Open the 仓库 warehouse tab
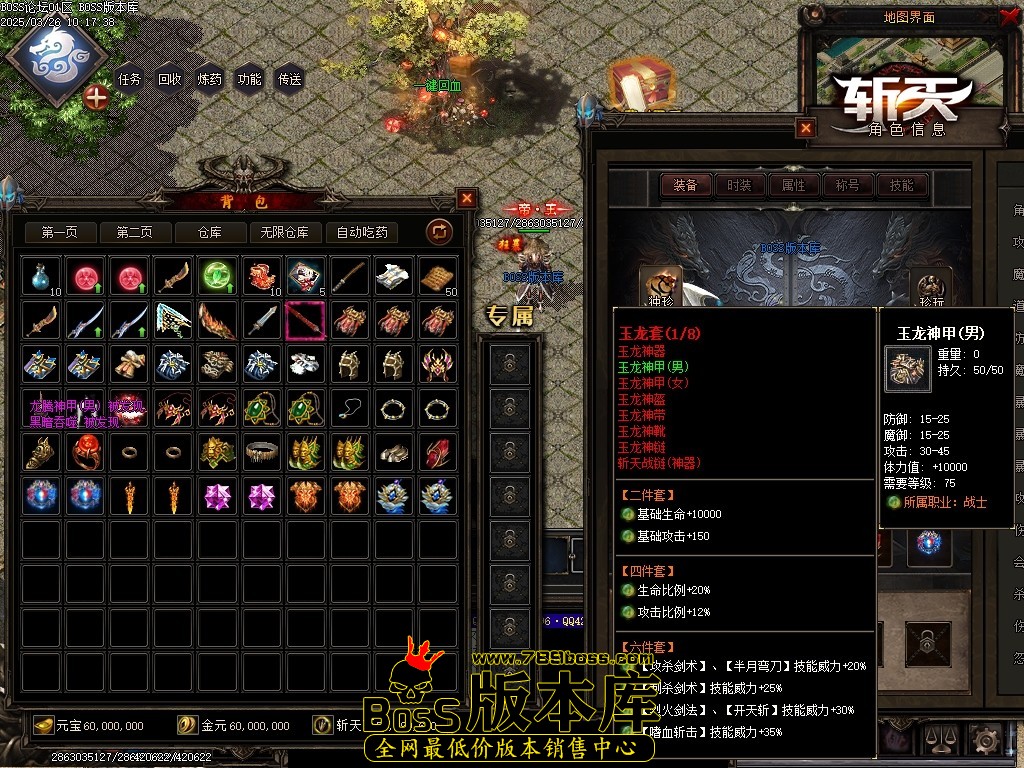This screenshot has height=768, width=1024. coord(209,233)
